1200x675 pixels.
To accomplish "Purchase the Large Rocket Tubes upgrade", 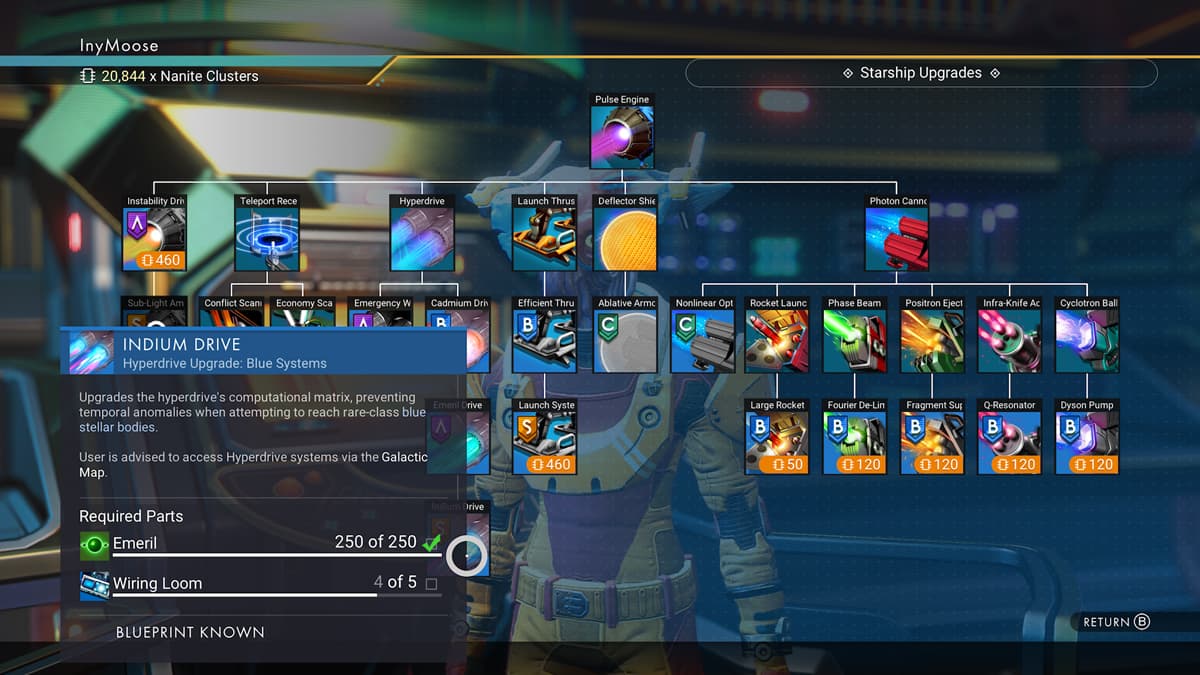I will point(778,443).
